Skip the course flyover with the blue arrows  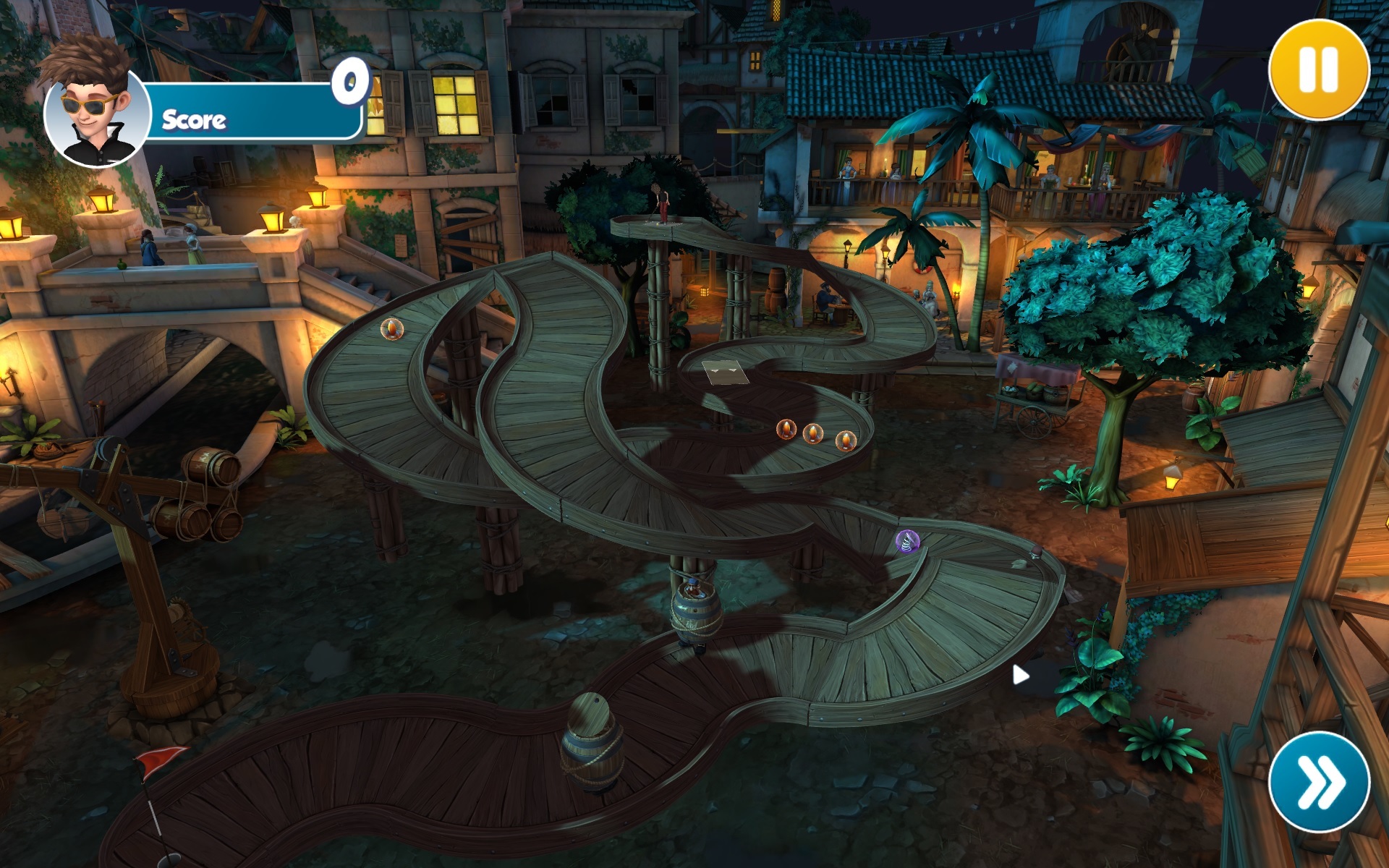1319,782
